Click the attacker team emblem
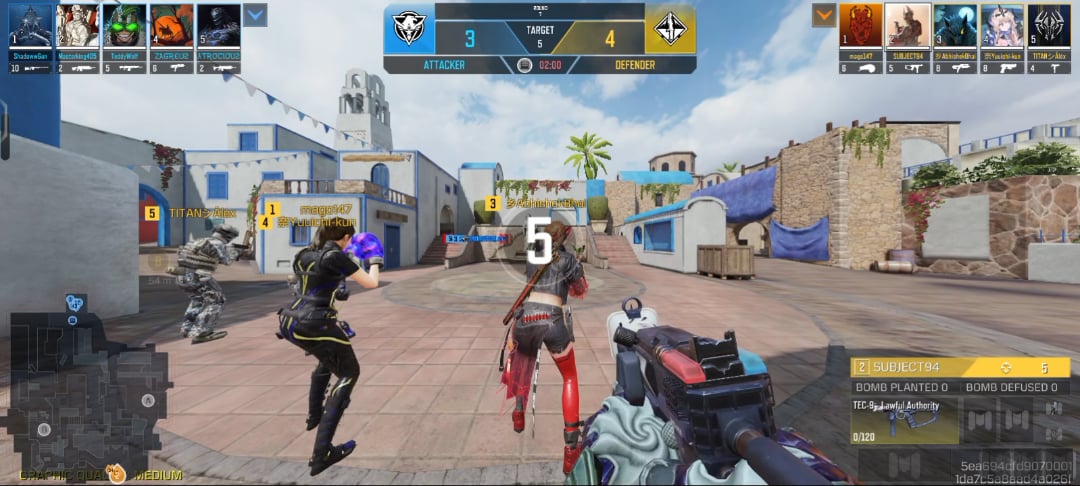The height and width of the screenshot is (486, 1080). click(x=409, y=29)
